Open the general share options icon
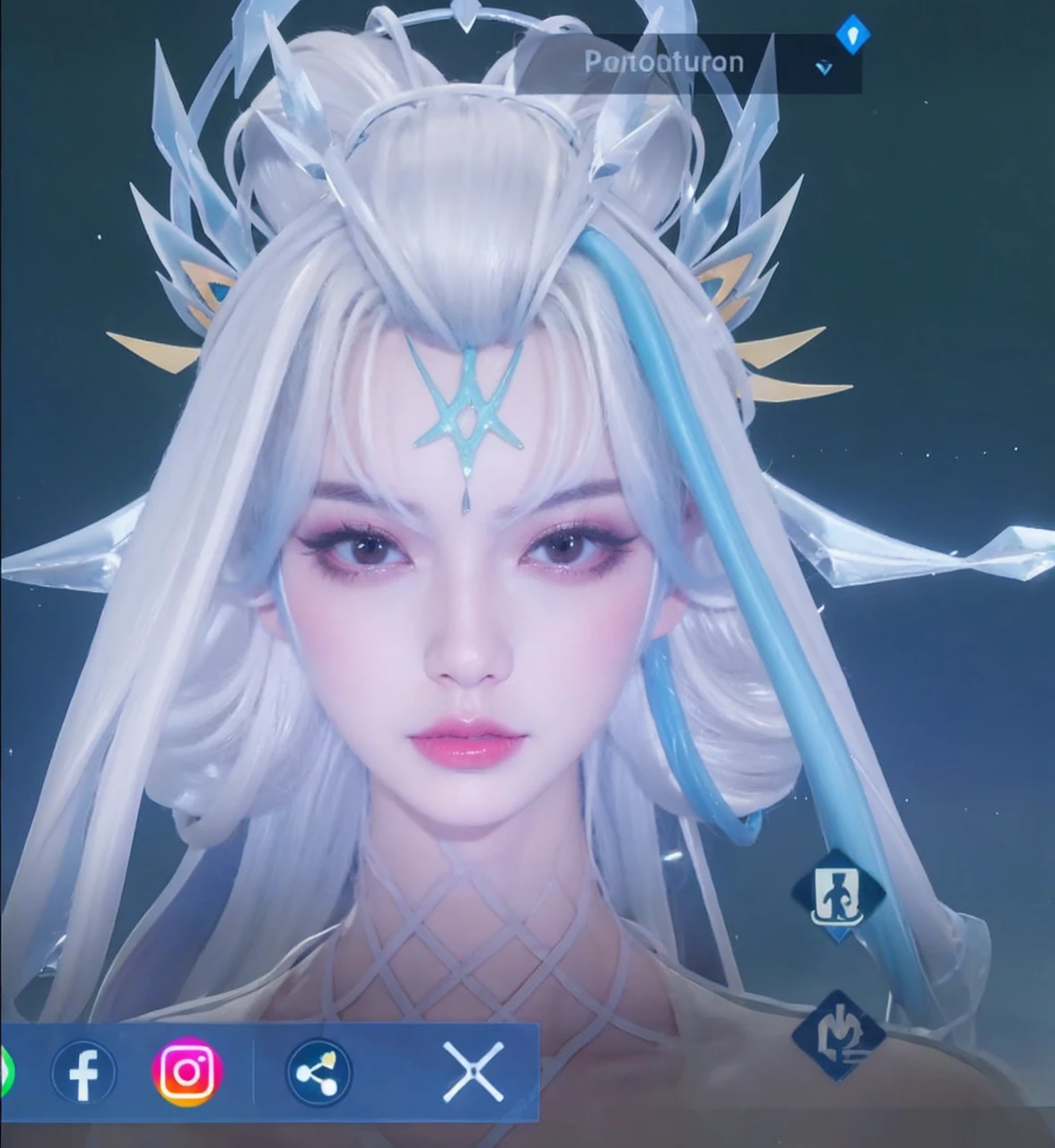Image resolution: width=1055 pixels, height=1148 pixels. tap(318, 1072)
